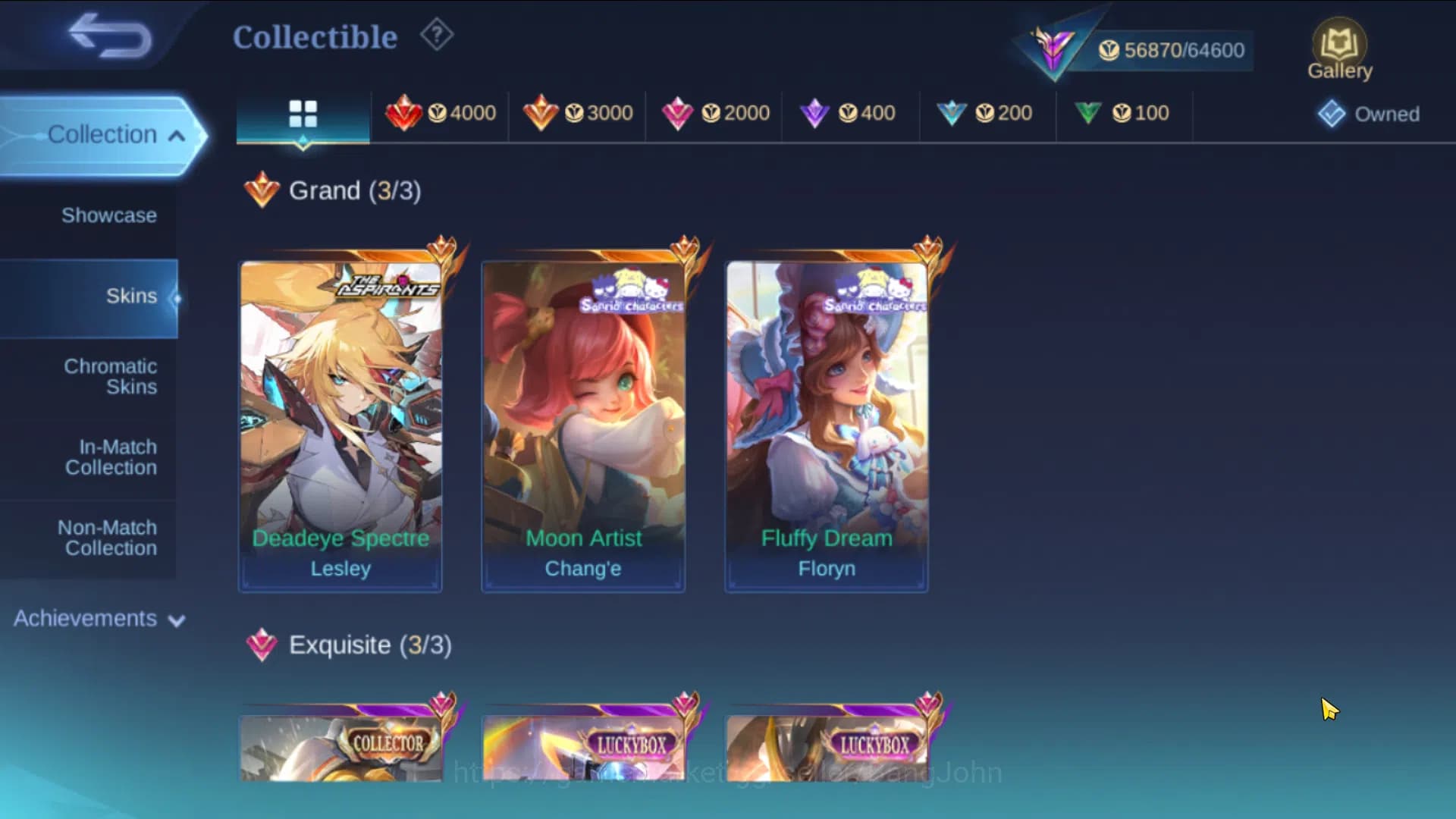Open the Moon Artist Chang'e skin card
The height and width of the screenshot is (819, 1456).
tap(582, 421)
